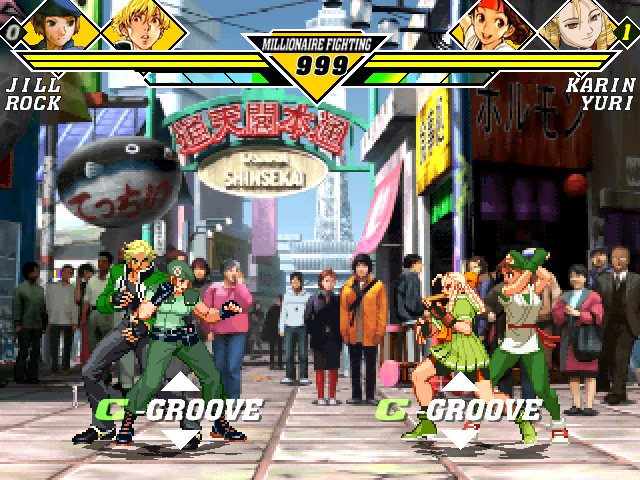Click the down arrow below Jill and Rock's C-Groove
The image size is (640, 480).
180,437
